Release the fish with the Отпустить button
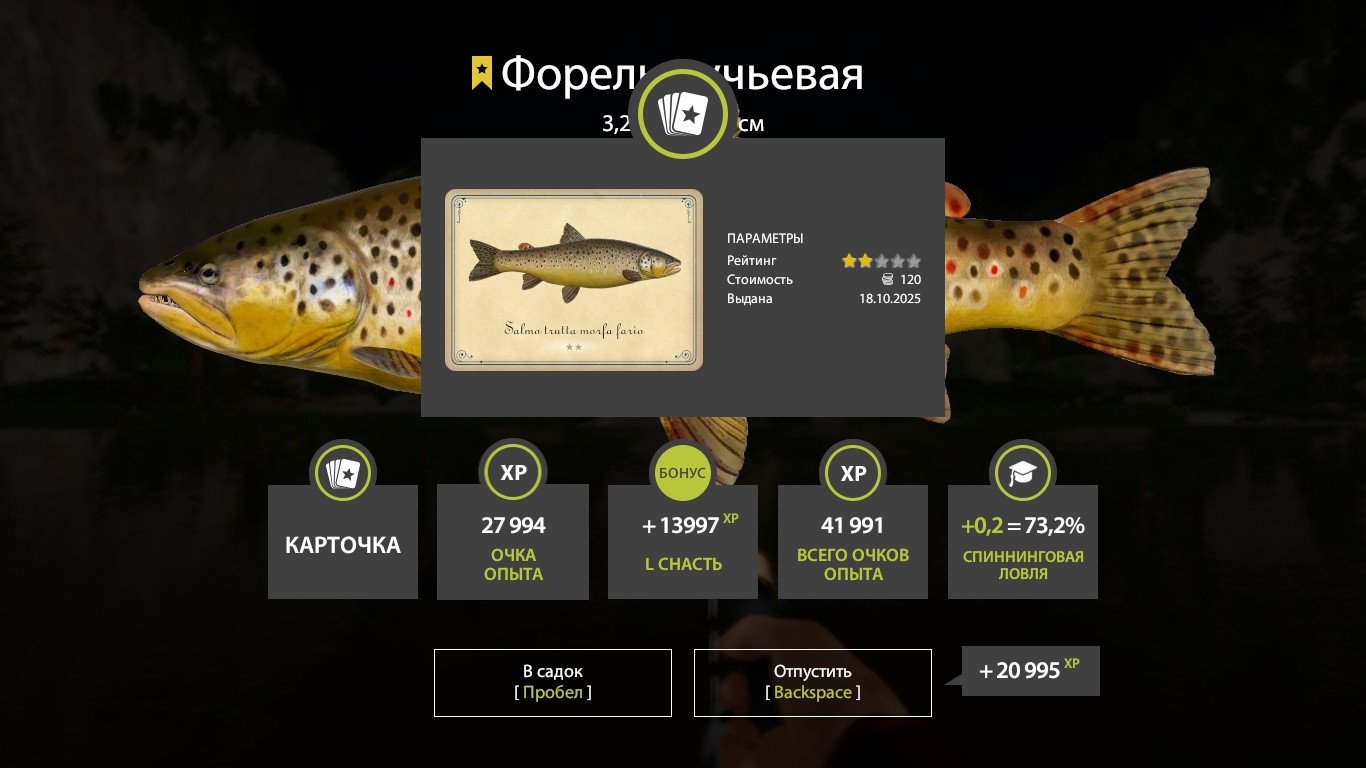Viewport: 1366px width, 768px height. pos(812,682)
